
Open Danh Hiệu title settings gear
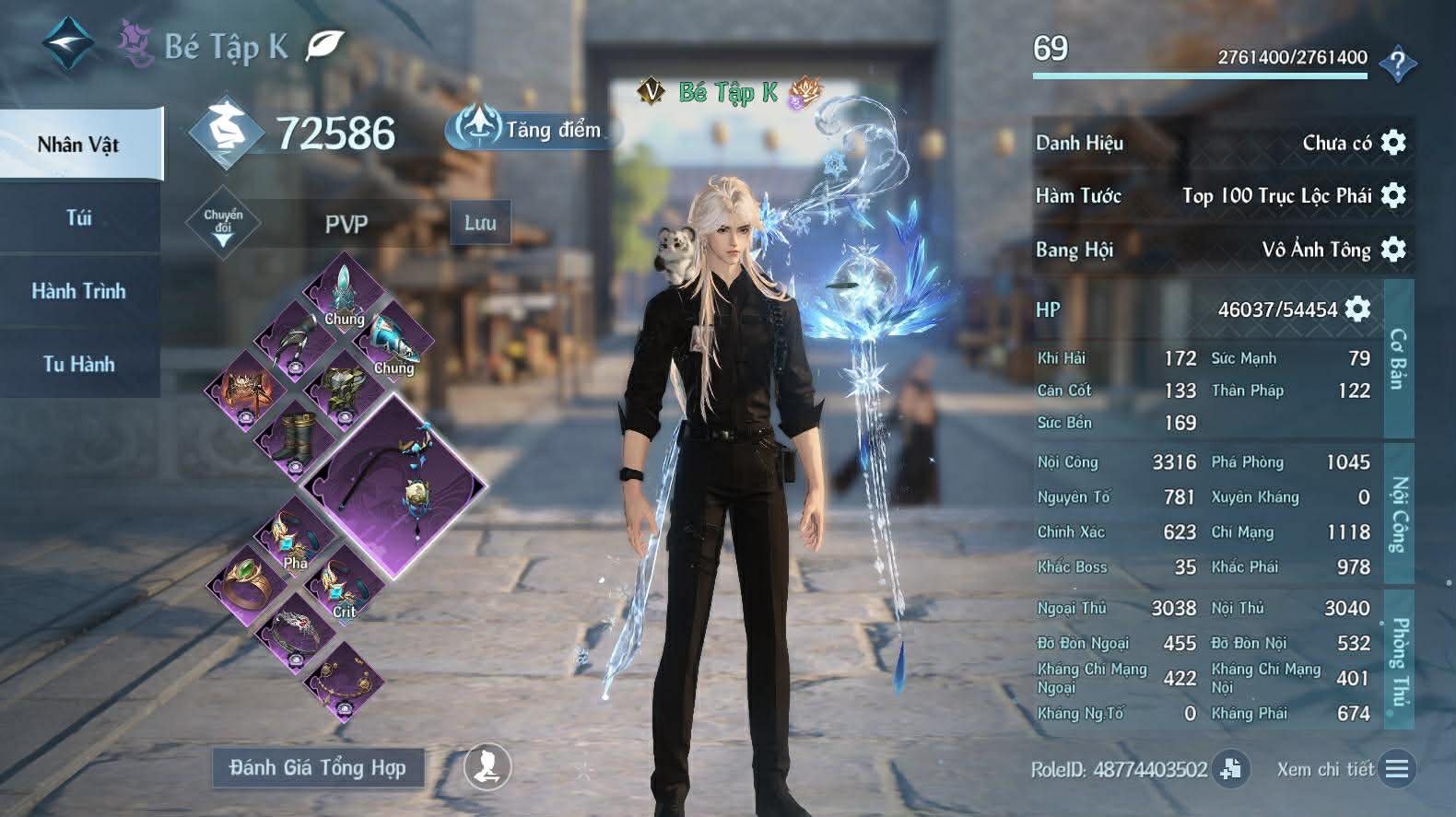1393,143
